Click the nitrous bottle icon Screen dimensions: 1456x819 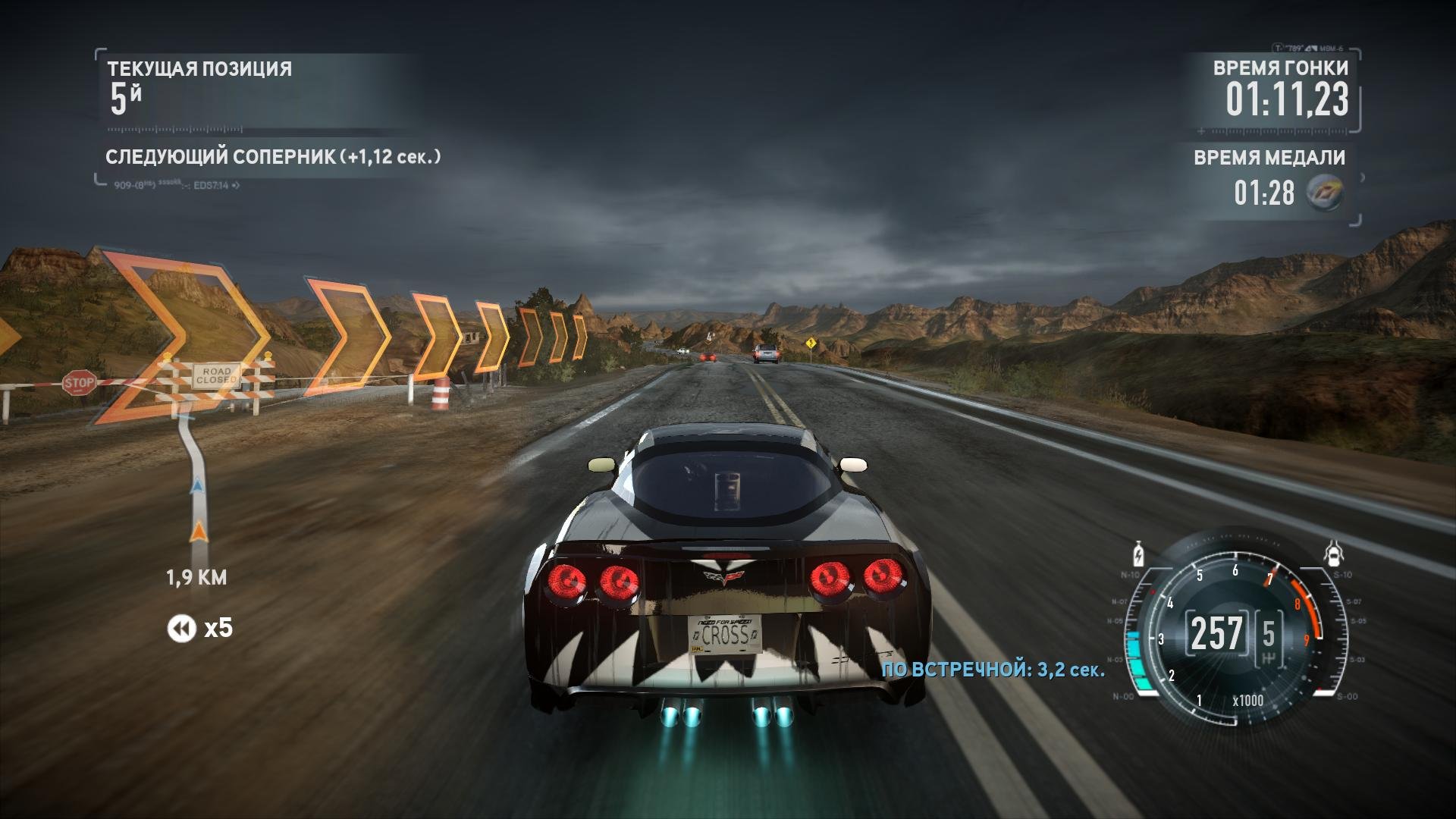click(1137, 554)
